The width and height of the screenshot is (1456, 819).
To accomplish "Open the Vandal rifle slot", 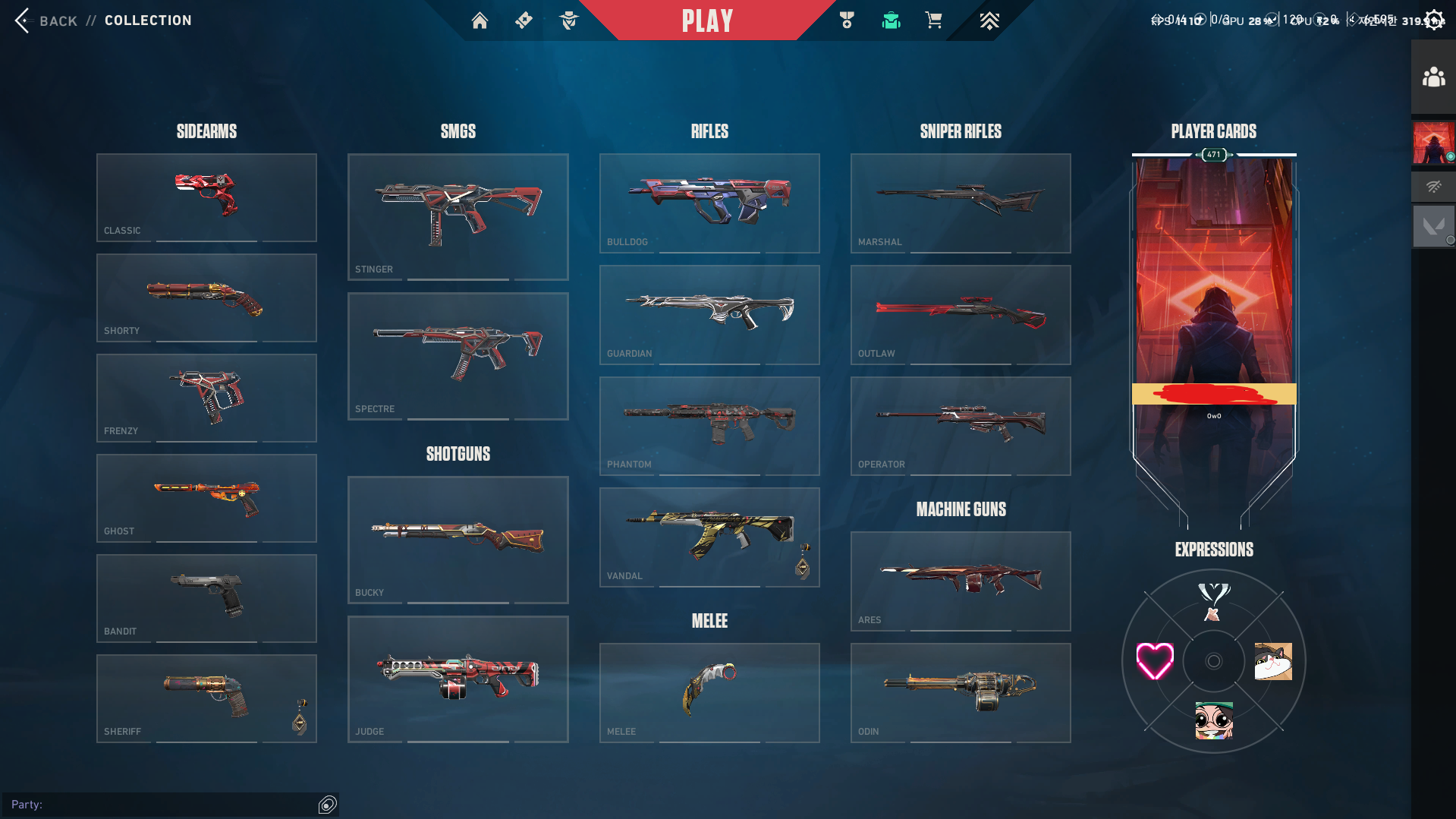I will point(709,537).
